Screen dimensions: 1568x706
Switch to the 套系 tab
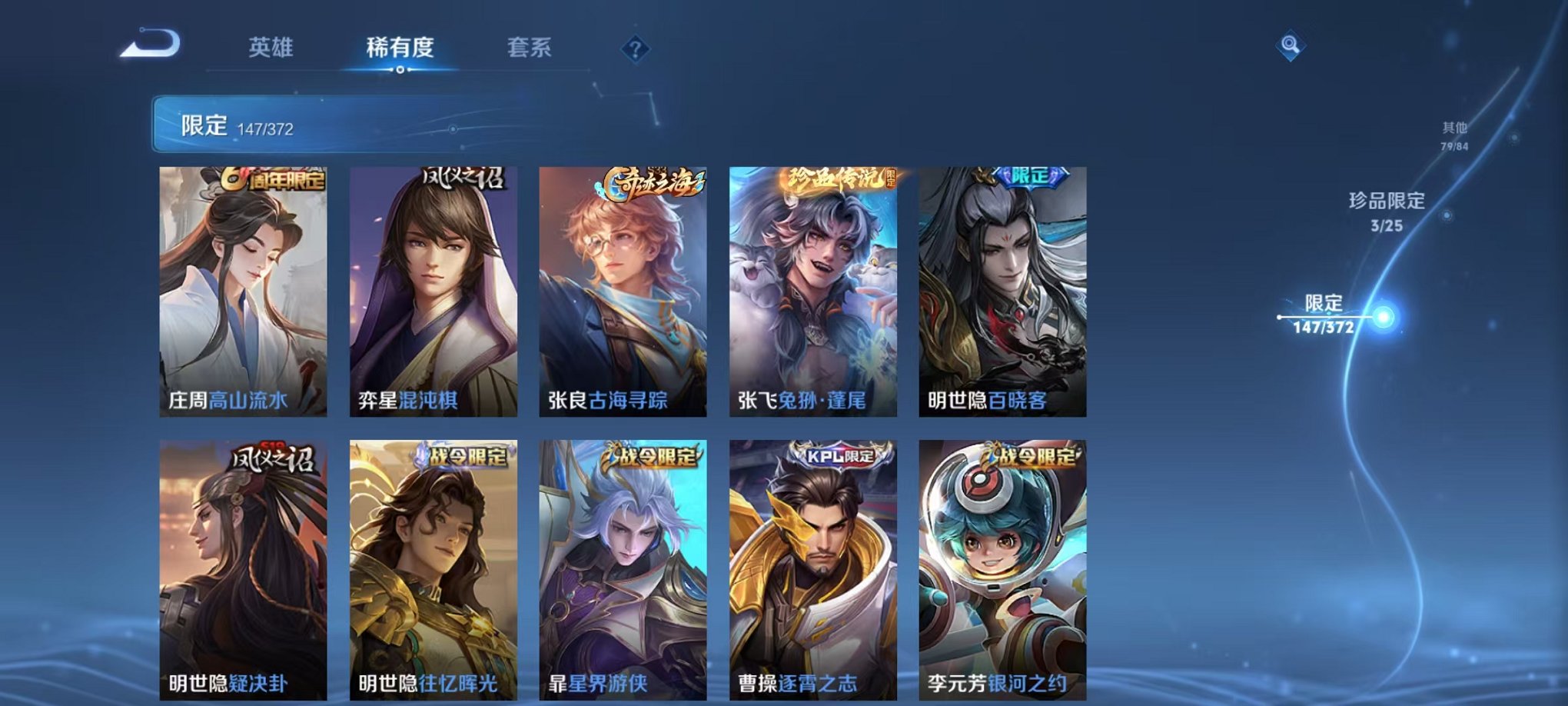532,48
